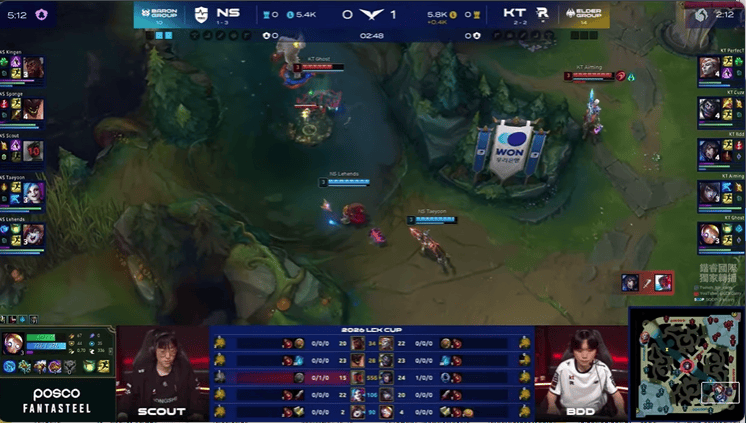Screen dimensions: 746x423
Task: Click the KT team logo in scoreboard
Action: [x=542, y=14]
